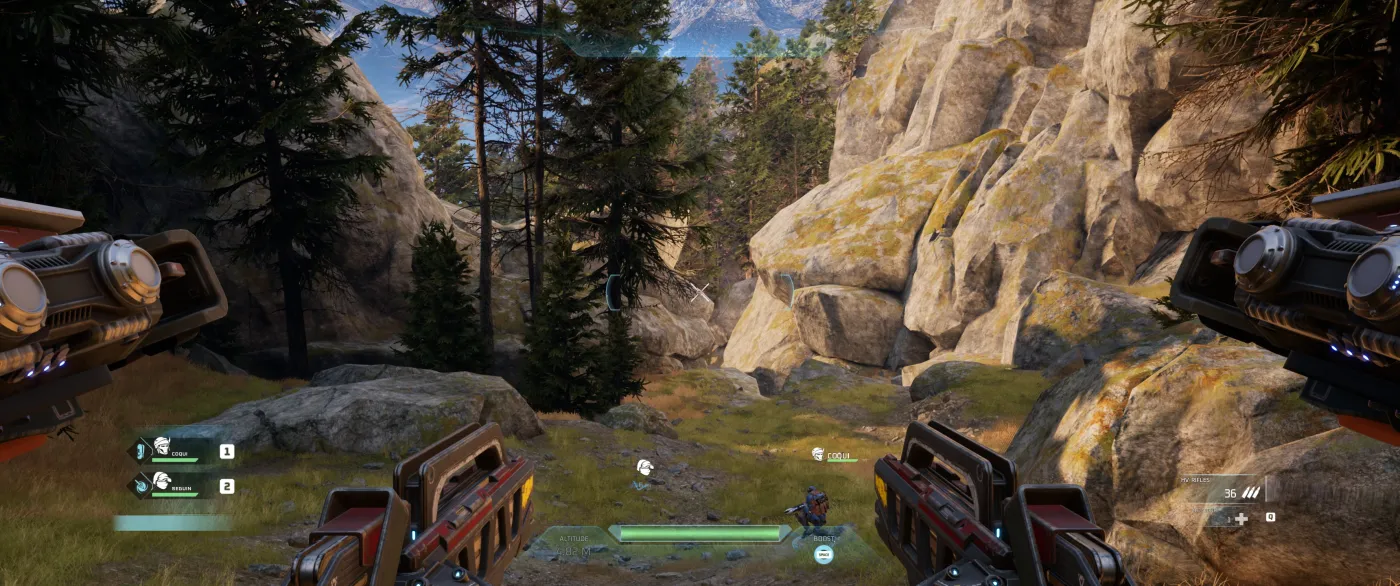Click Coqui's floating nameplate above the teammate
The width and height of the screenshot is (1400, 586).
tap(834, 455)
